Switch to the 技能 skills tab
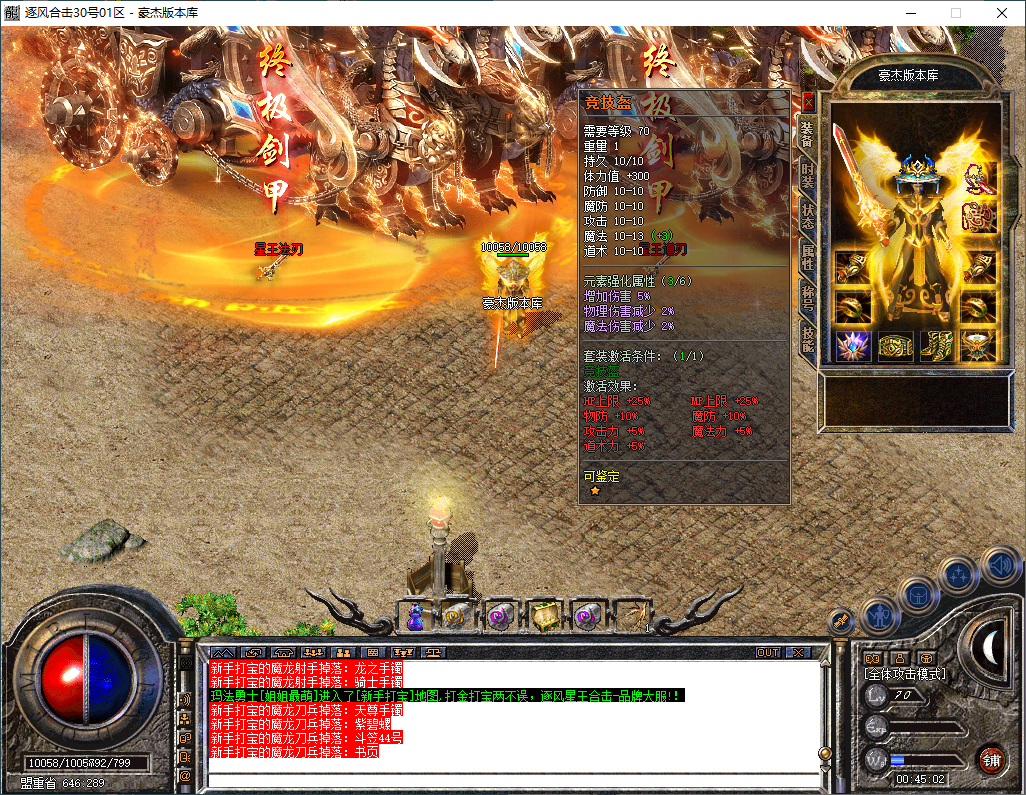This screenshot has height=795, width=1026. pos(808,341)
